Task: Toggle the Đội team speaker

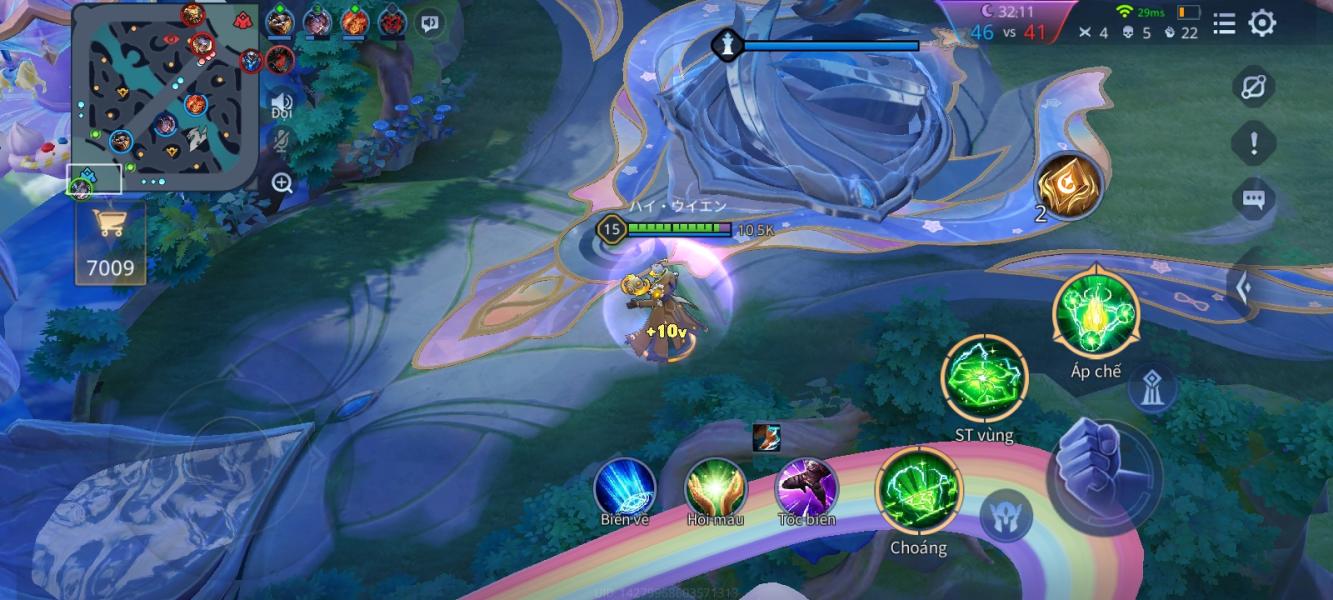Action: [x=281, y=103]
